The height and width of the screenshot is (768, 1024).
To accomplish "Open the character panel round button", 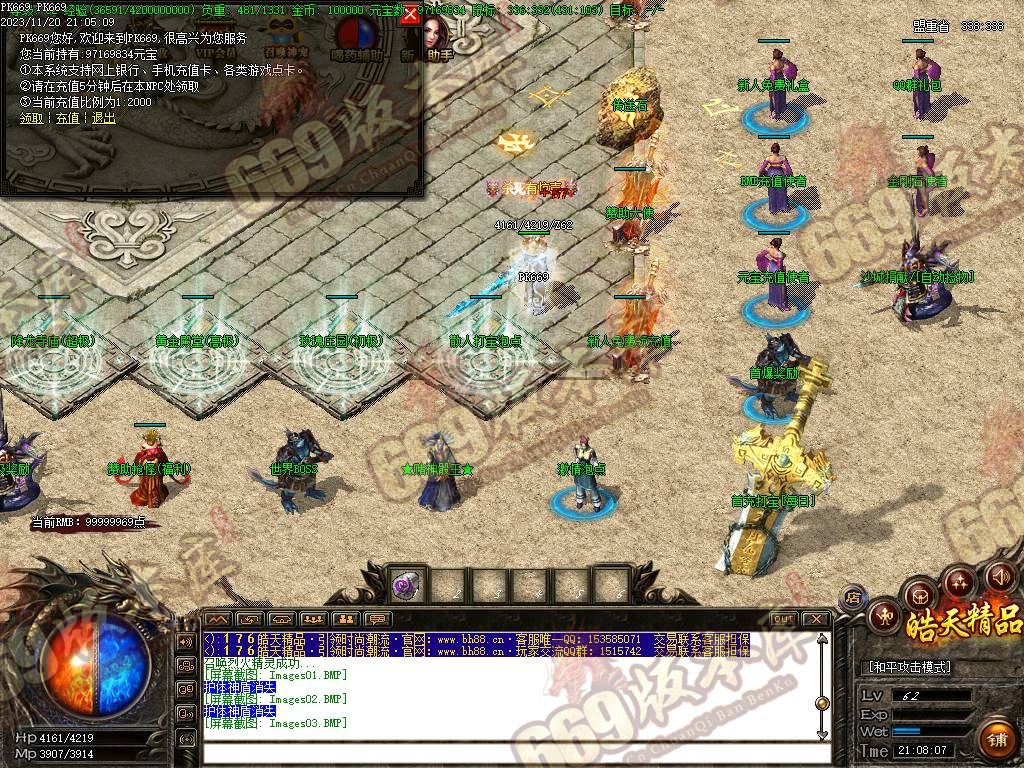I will click(885, 616).
